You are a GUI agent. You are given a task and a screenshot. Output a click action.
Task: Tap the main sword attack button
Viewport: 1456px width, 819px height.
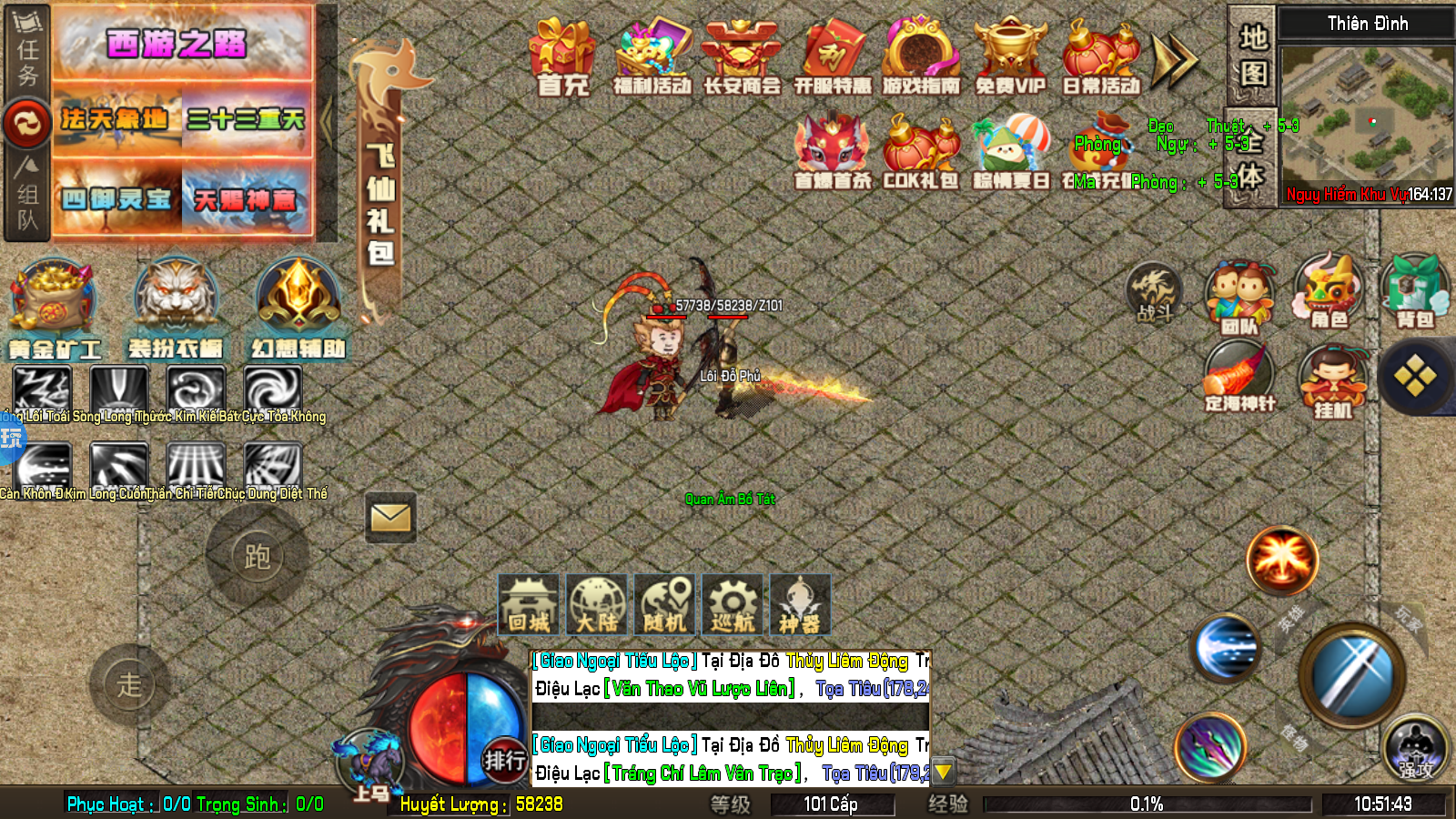point(1351,675)
